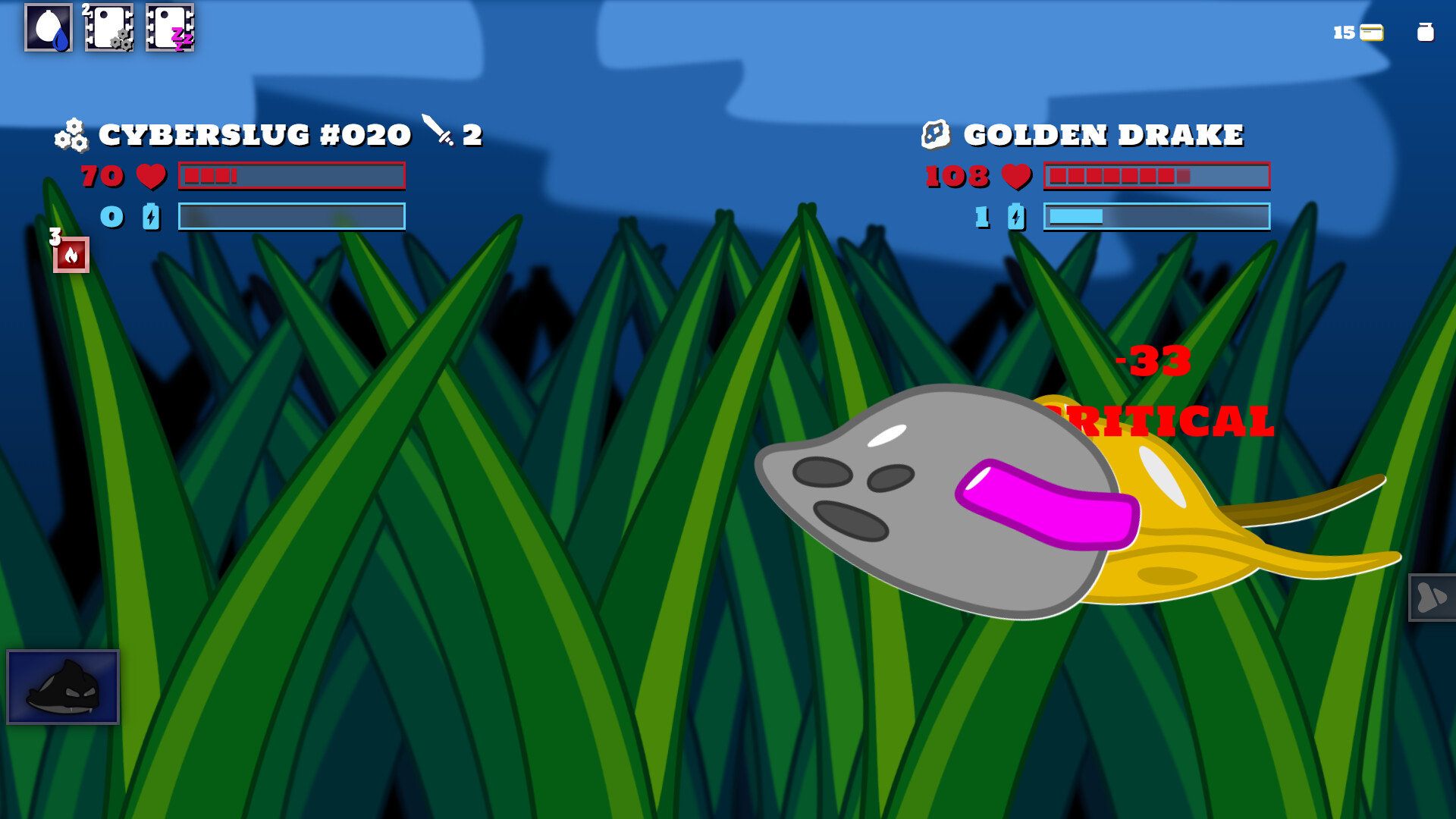Toggle the battery icon on Golden Drake's energy display
Viewport: 1456px width, 819px height.
1016,218
